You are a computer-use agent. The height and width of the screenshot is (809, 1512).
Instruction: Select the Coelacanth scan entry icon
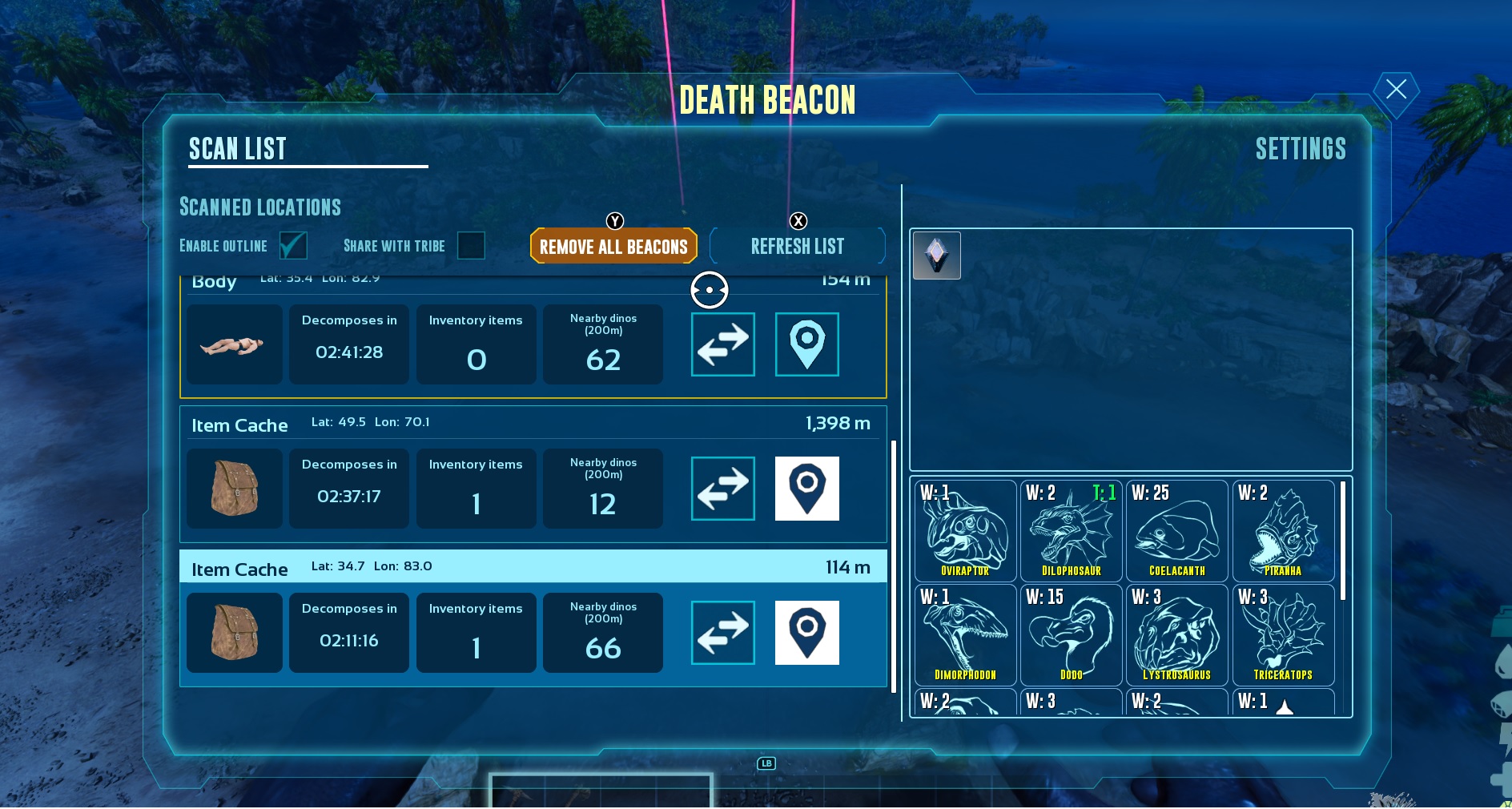coord(1177,529)
